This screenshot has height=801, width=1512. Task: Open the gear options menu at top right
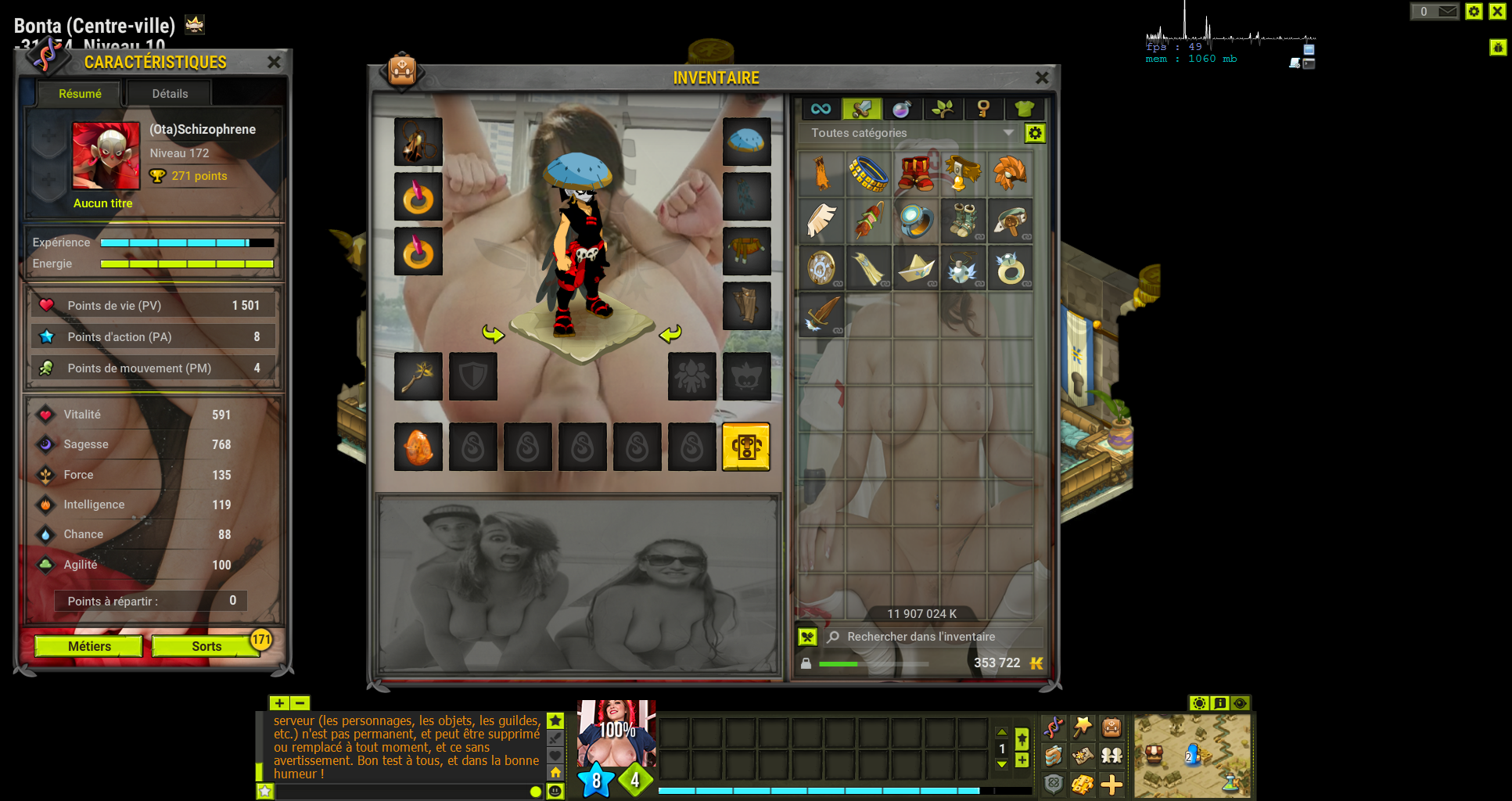tap(1474, 11)
